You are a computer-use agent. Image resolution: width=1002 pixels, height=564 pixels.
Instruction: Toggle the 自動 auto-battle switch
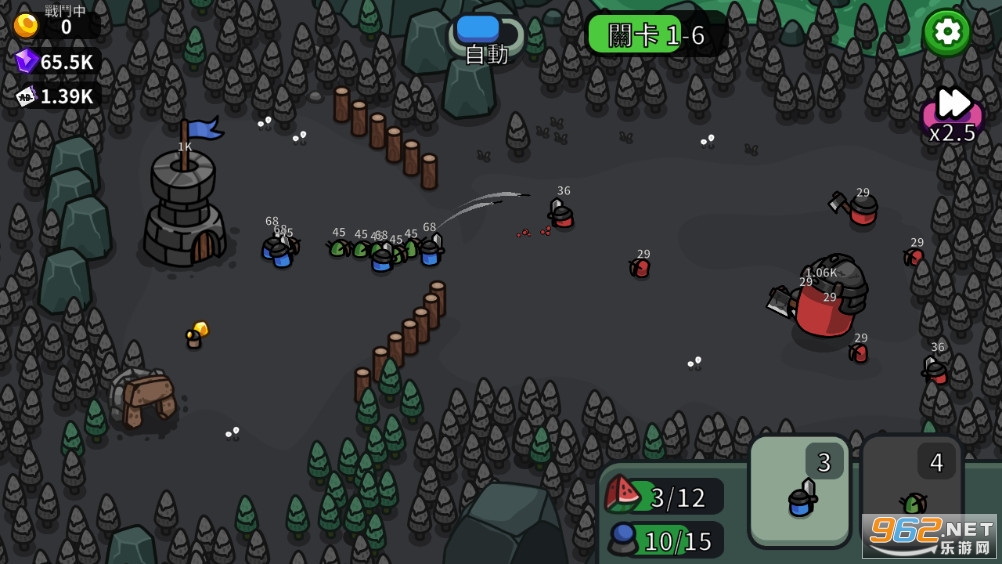tap(486, 31)
